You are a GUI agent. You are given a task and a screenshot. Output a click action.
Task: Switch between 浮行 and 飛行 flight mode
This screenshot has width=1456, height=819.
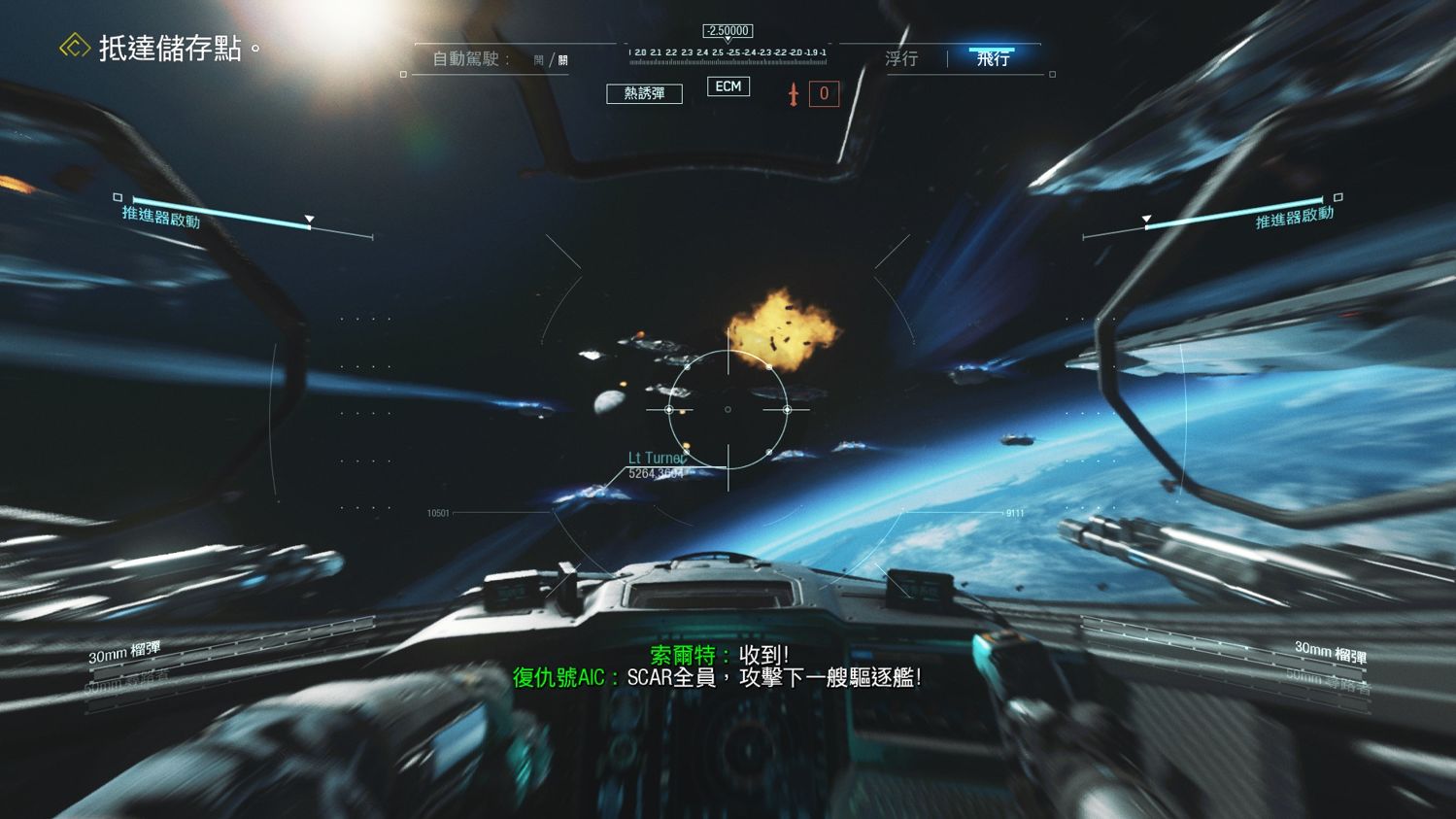pos(947,58)
